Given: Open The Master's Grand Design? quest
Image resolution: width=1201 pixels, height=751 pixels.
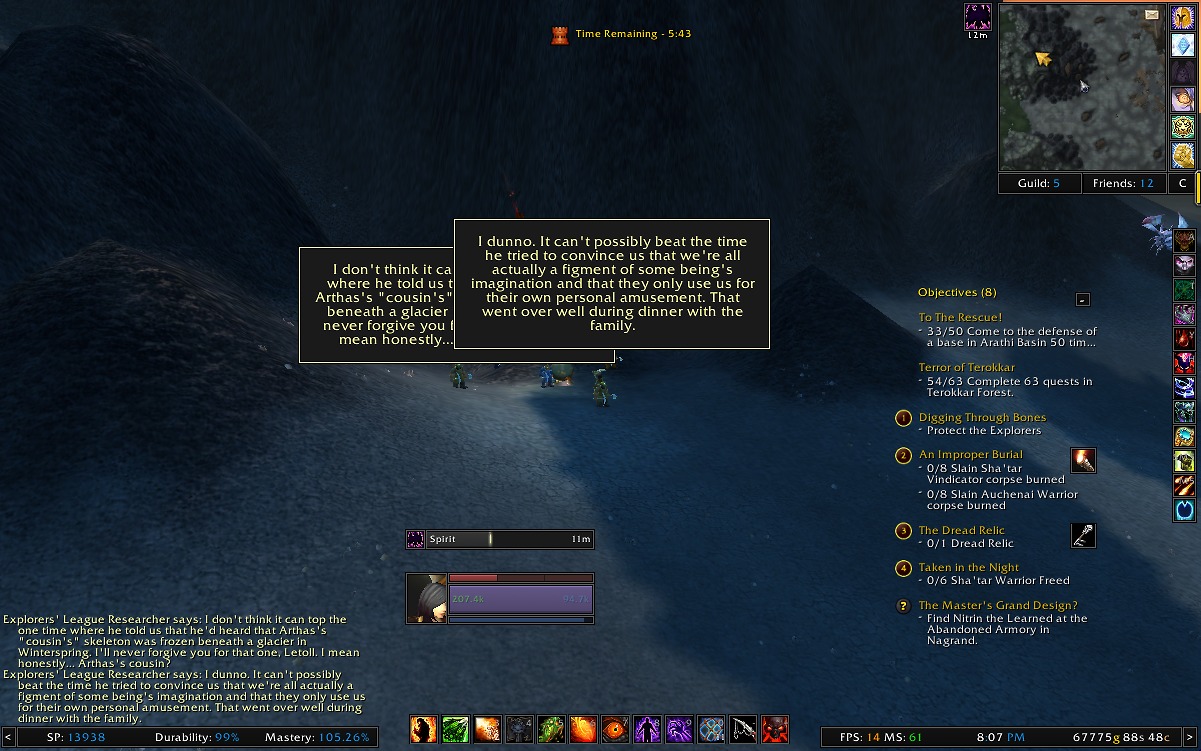Looking at the screenshot, I should pyautogui.click(x=998, y=606).
